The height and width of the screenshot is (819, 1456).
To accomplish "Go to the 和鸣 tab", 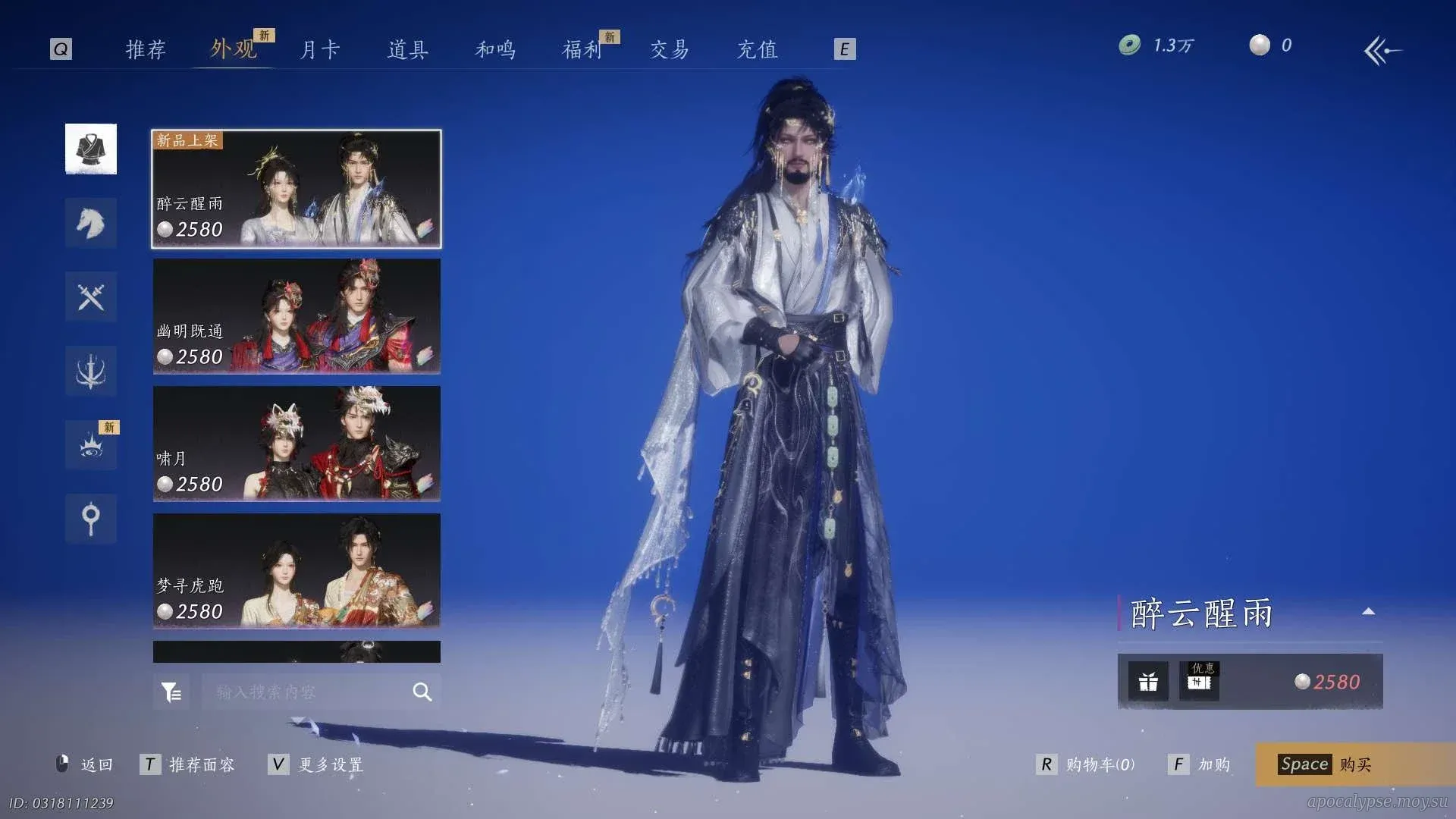I will coord(495,49).
